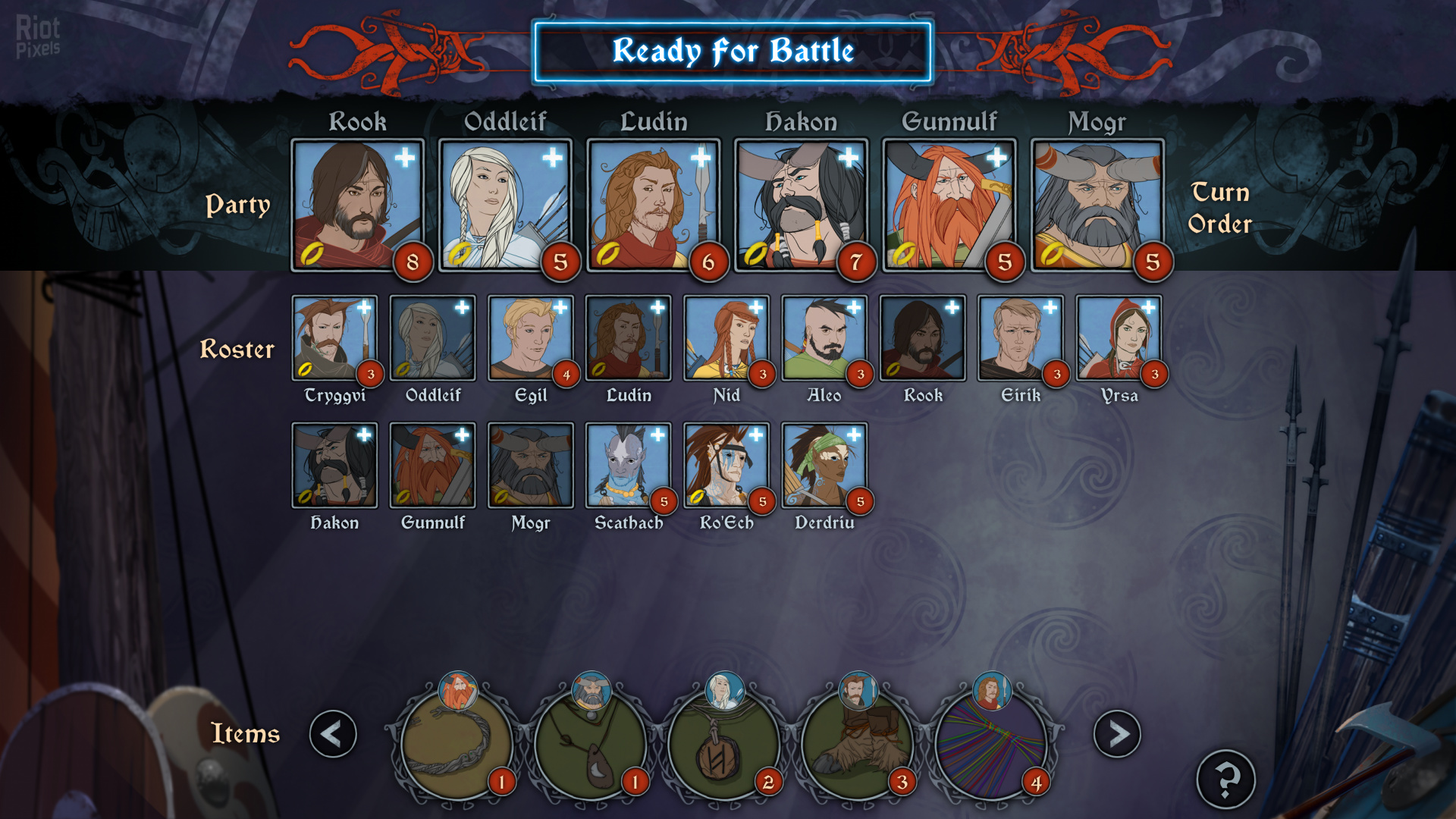
Task: Select Egil's roster portrait
Action: tap(530, 338)
